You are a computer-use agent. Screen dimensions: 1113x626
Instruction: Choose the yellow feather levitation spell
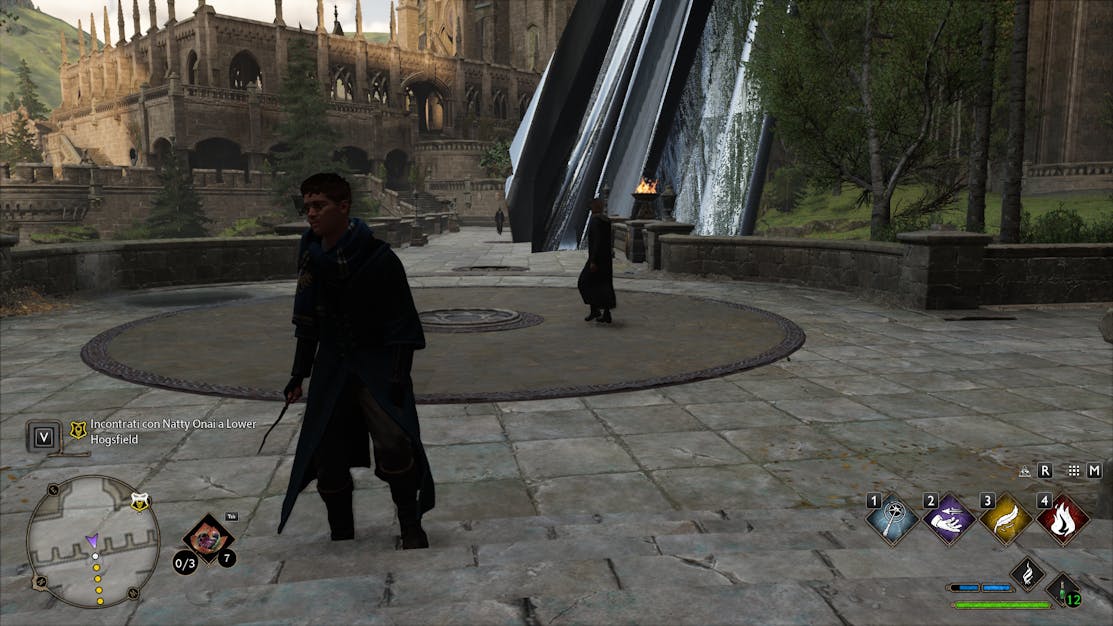pos(1005,520)
